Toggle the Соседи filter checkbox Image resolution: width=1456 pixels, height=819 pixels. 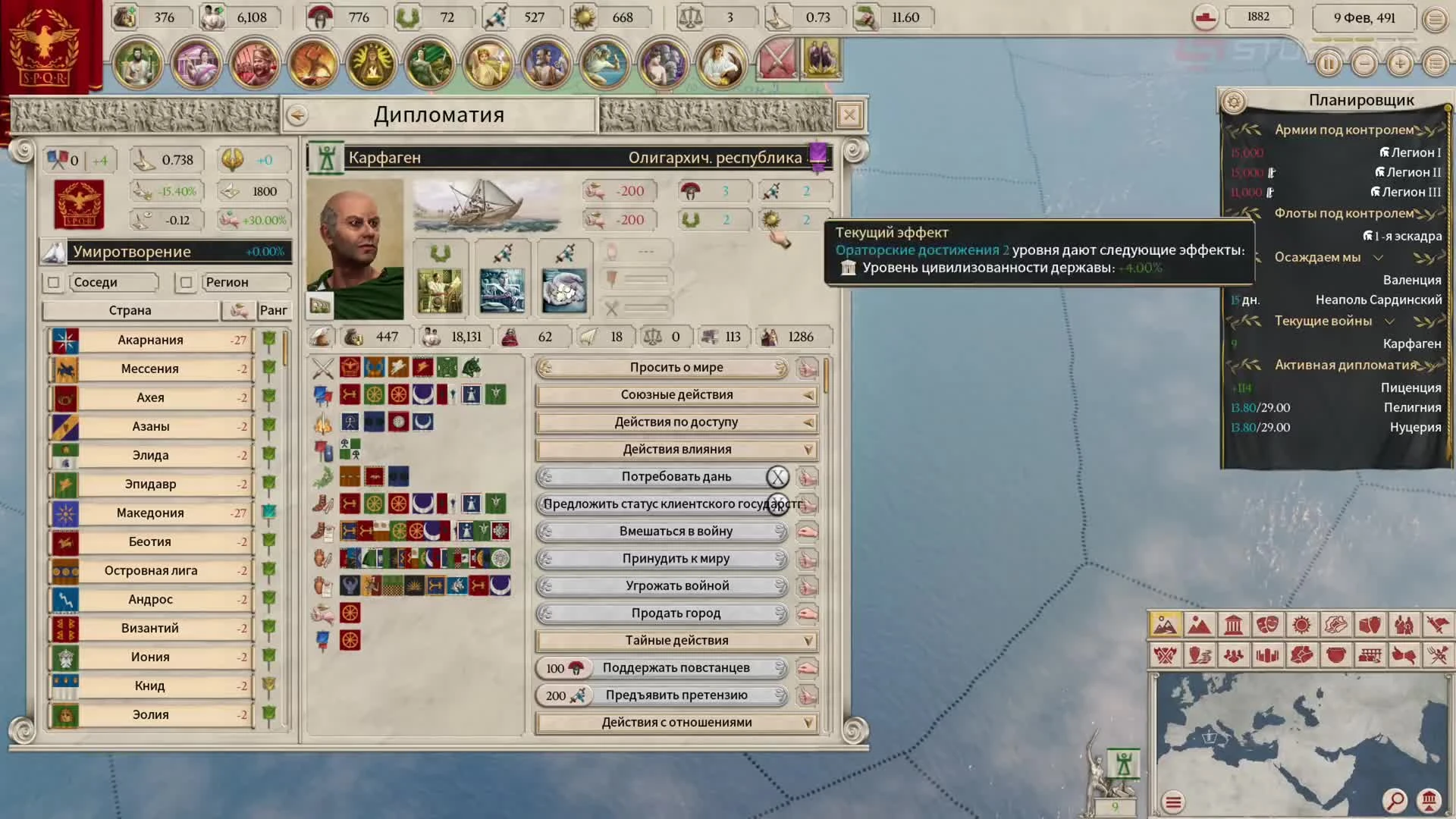pyautogui.click(x=53, y=282)
